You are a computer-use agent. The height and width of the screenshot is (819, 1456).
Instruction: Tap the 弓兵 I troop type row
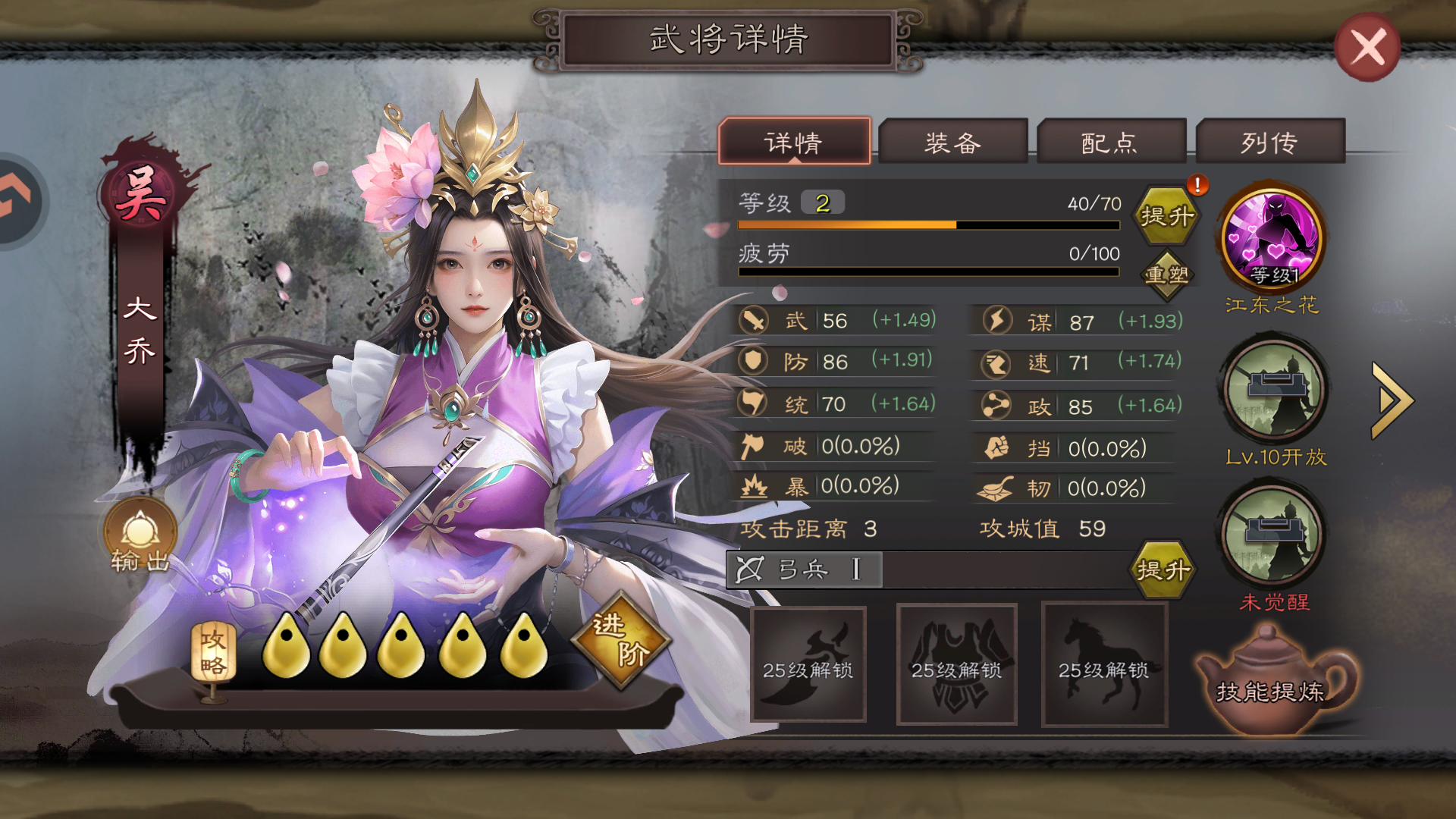pos(804,569)
